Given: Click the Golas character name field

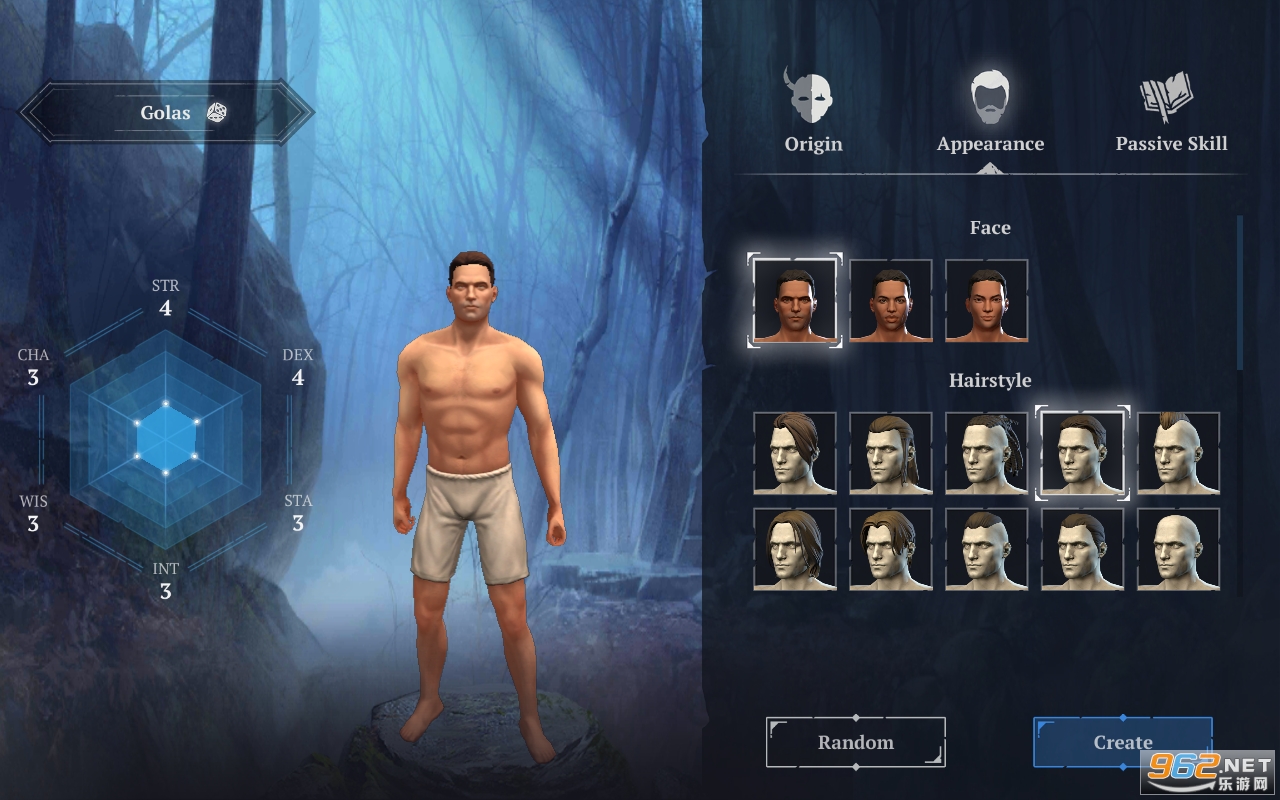Looking at the screenshot, I should pos(165,113).
